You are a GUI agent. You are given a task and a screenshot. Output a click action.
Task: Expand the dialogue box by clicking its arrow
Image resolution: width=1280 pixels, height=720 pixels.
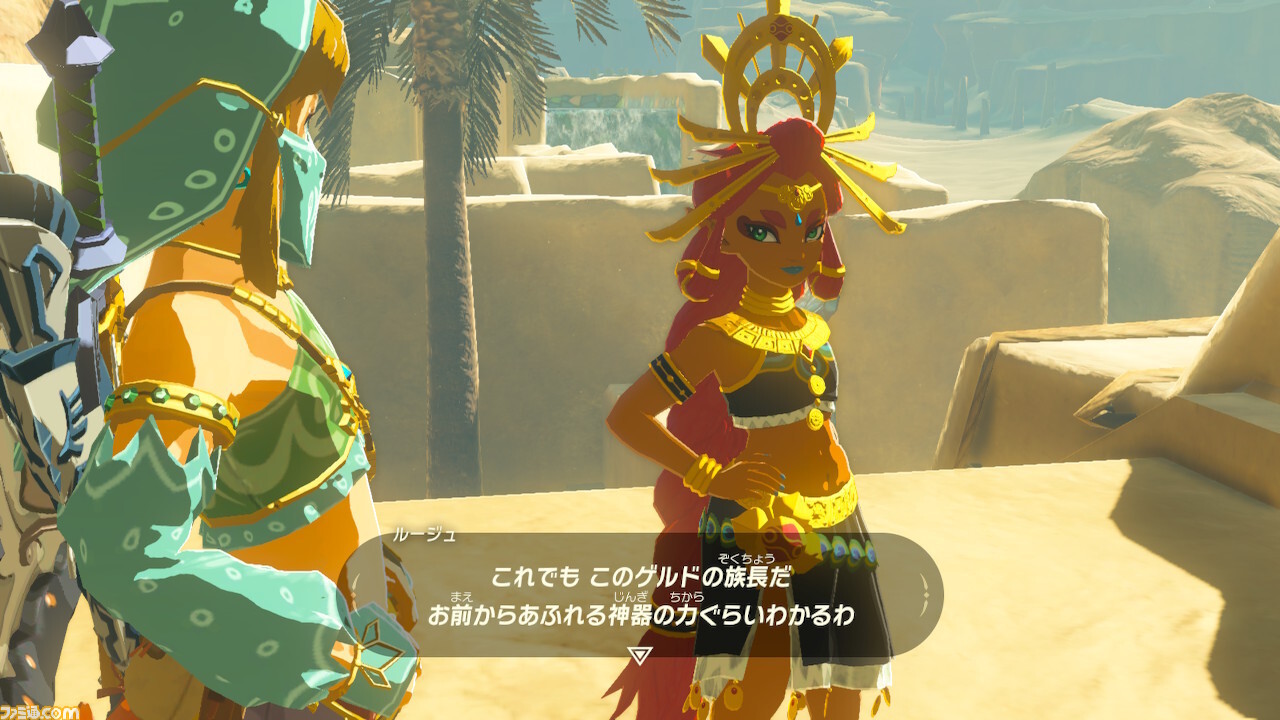pos(640,654)
